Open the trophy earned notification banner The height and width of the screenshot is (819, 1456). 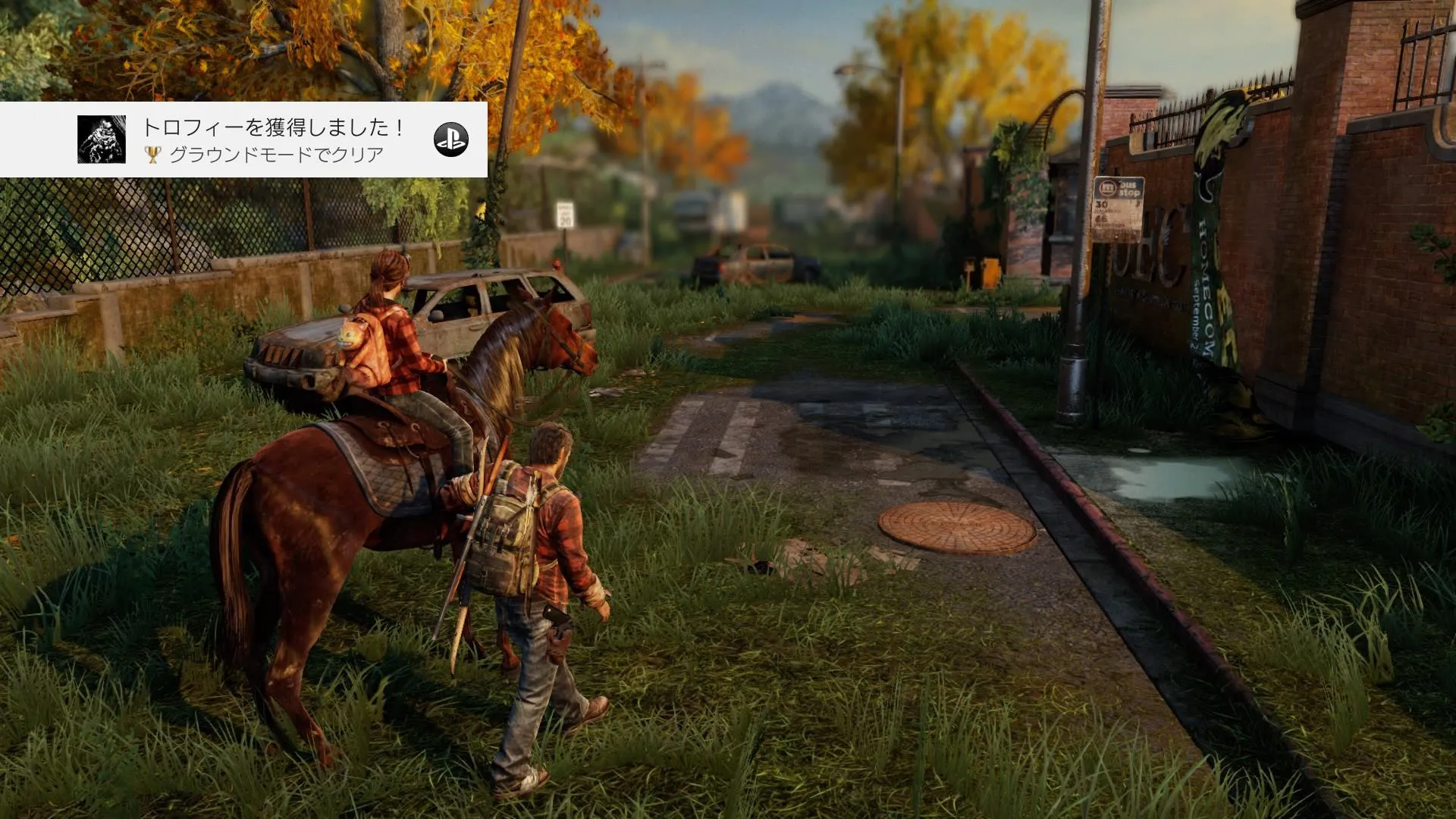point(275,140)
